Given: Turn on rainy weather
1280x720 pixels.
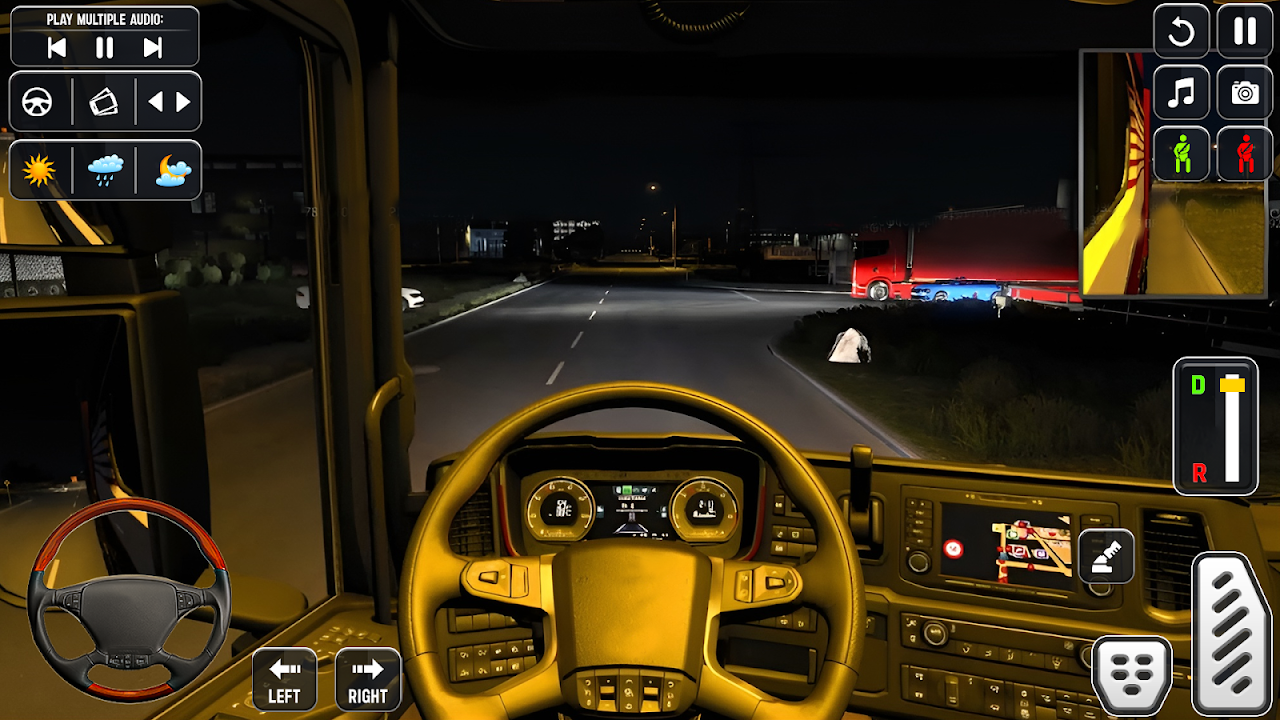Looking at the screenshot, I should point(105,171).
